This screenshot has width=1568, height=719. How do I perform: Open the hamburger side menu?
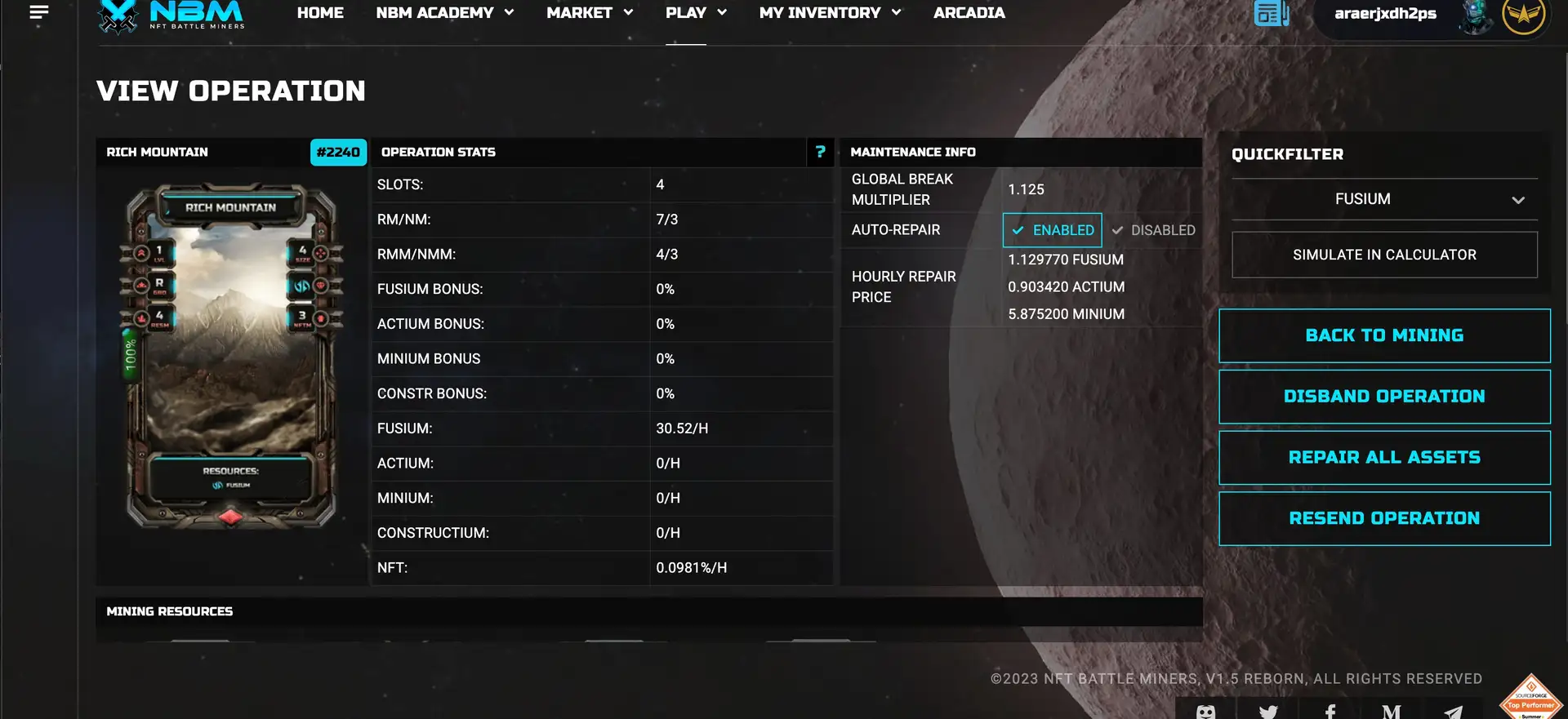(x=38, y=12)
